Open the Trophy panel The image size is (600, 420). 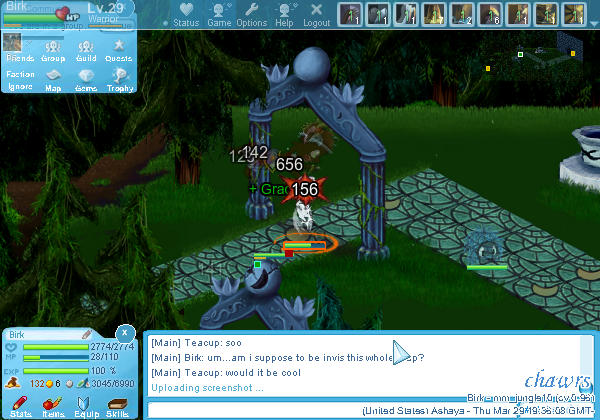coord(120,79)
